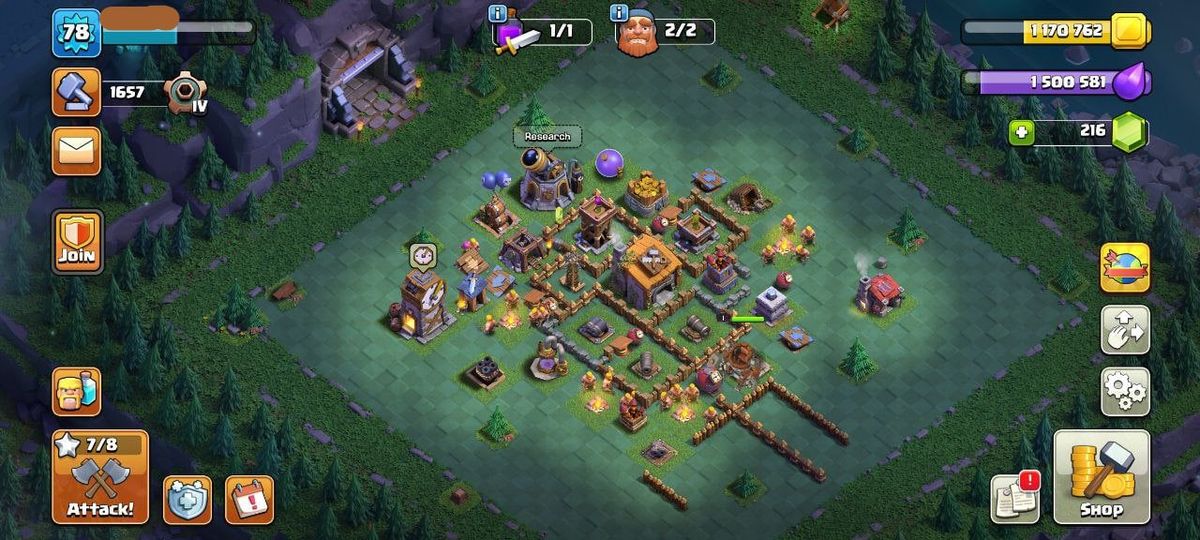Open the mail envelope inbox
This screenshot has height=540, width=1200.
(76, 151)
